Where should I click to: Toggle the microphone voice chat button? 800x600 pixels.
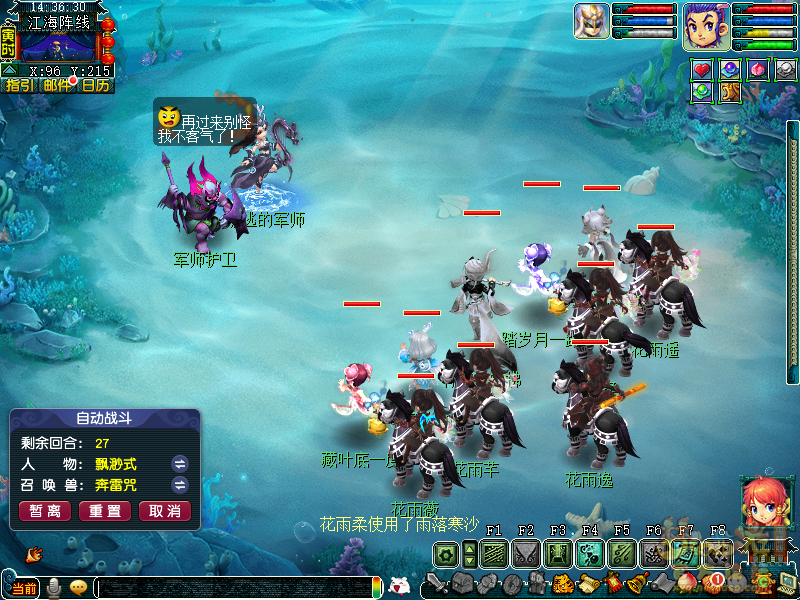point(54,587)
